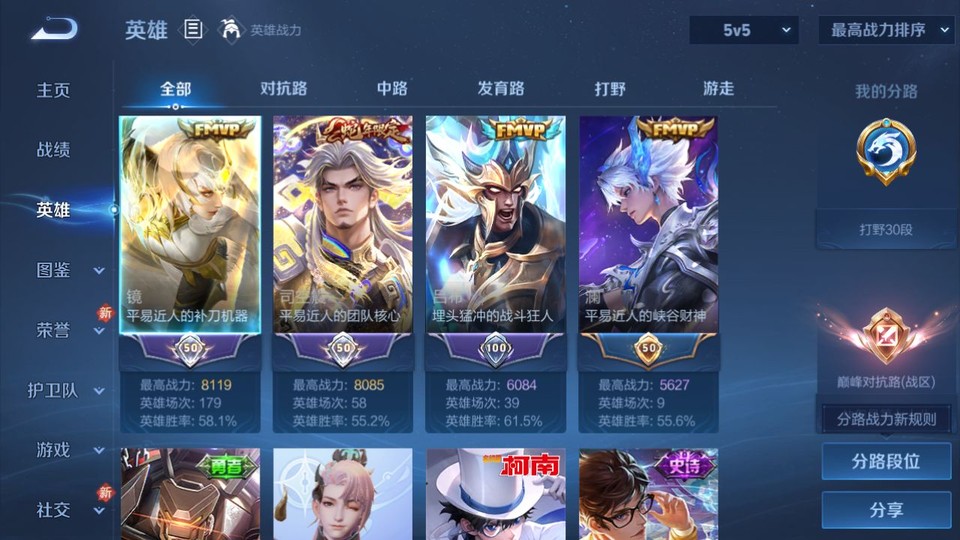
Task: Select the 镜 hero card
Action: click(190, 230)
